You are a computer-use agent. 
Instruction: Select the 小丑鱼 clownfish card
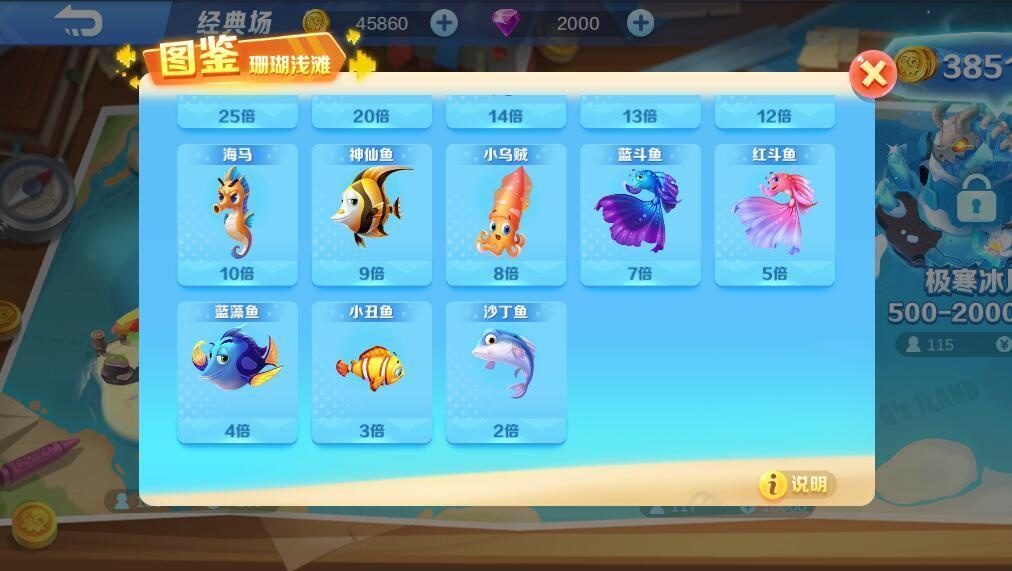click(371, 371)
